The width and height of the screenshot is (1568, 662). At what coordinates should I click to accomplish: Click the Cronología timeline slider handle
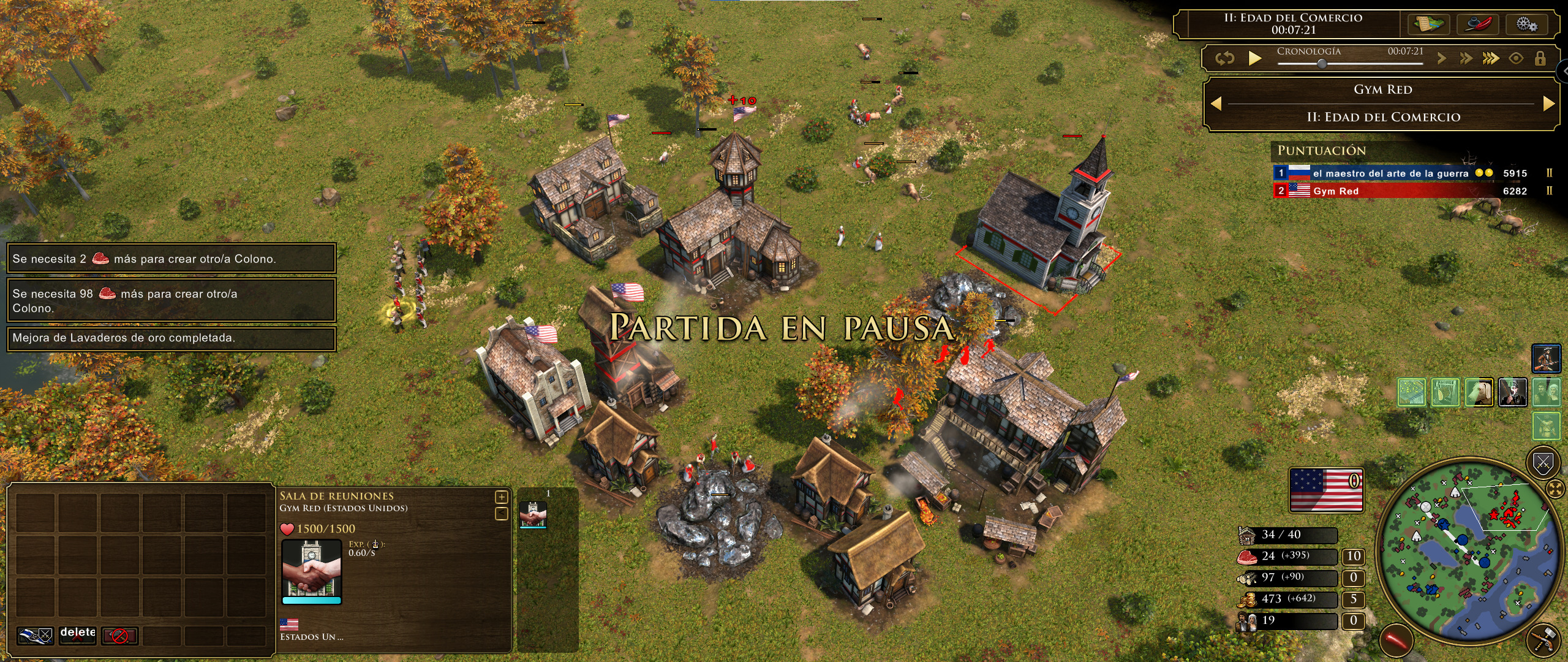pyautogui.click(x=1322, y=64)
